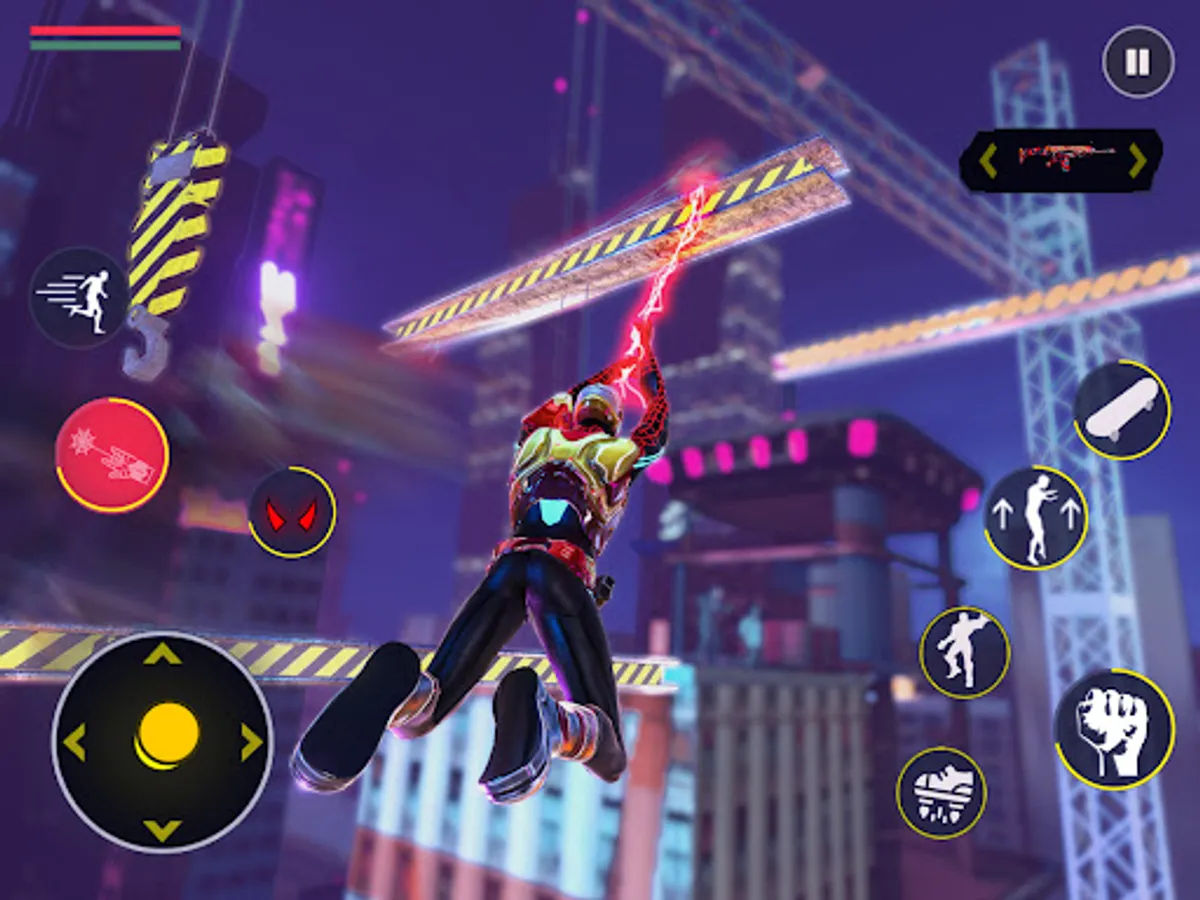Punch with the fist attack button
The image size is (1200, 900).
click(x=1114, y=728)
